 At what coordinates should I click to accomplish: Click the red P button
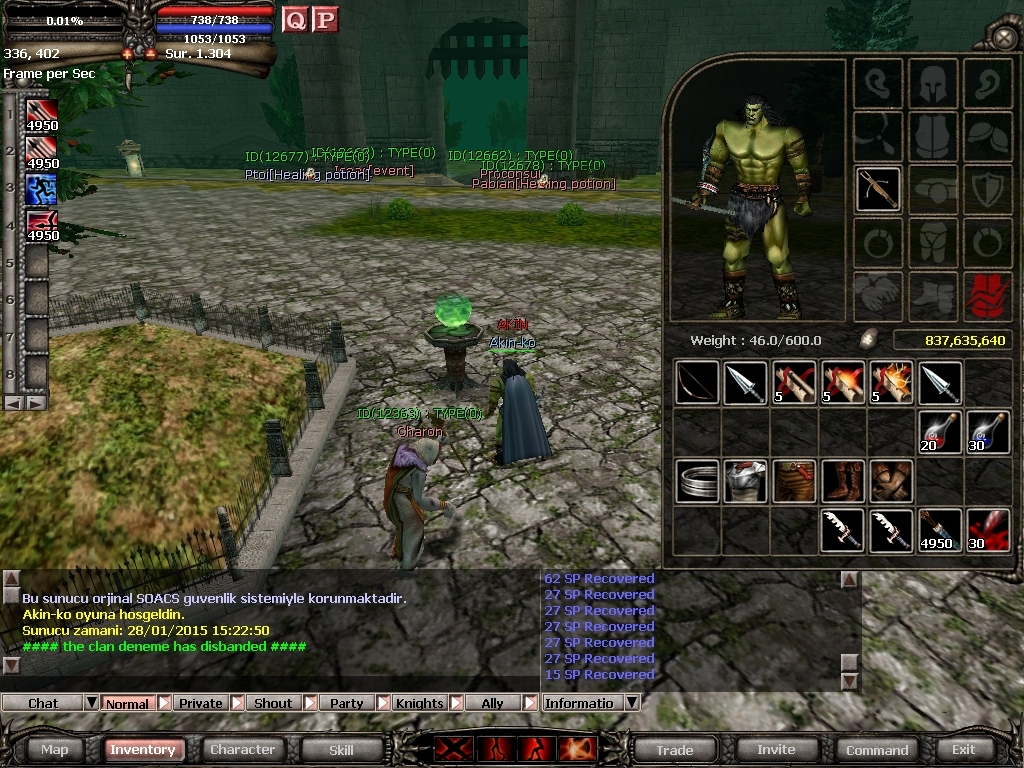pos(325,19)
